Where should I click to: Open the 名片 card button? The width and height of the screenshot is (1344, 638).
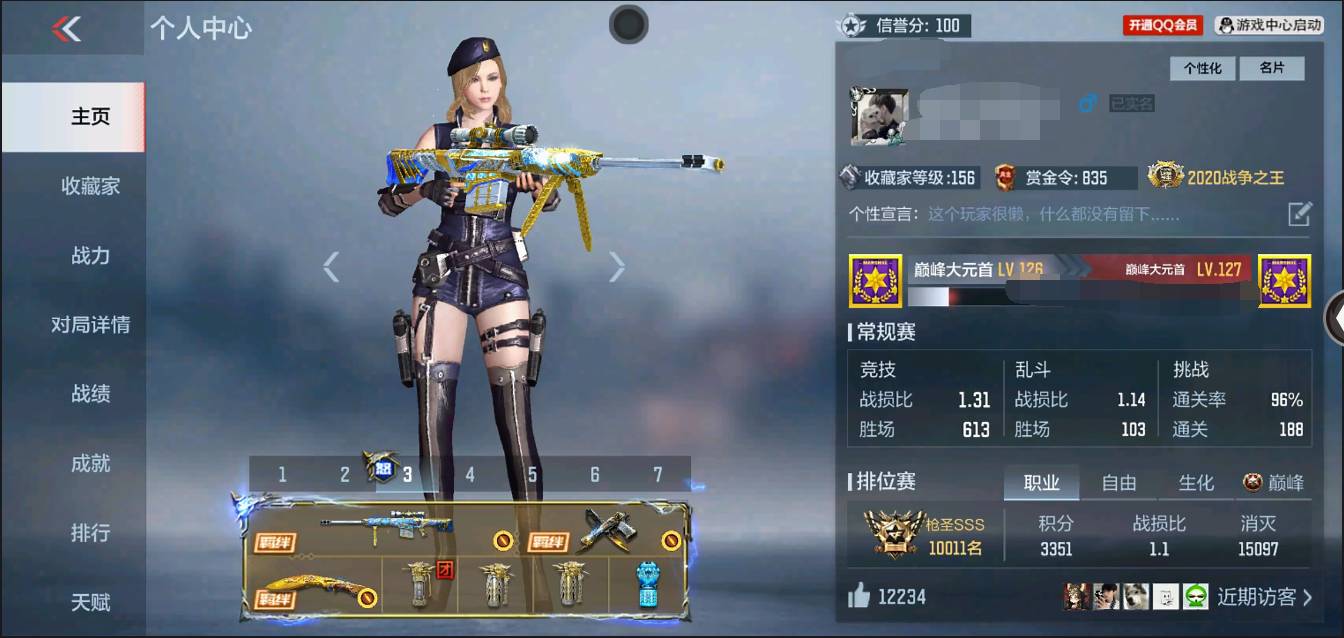(x=1271, y=68)
